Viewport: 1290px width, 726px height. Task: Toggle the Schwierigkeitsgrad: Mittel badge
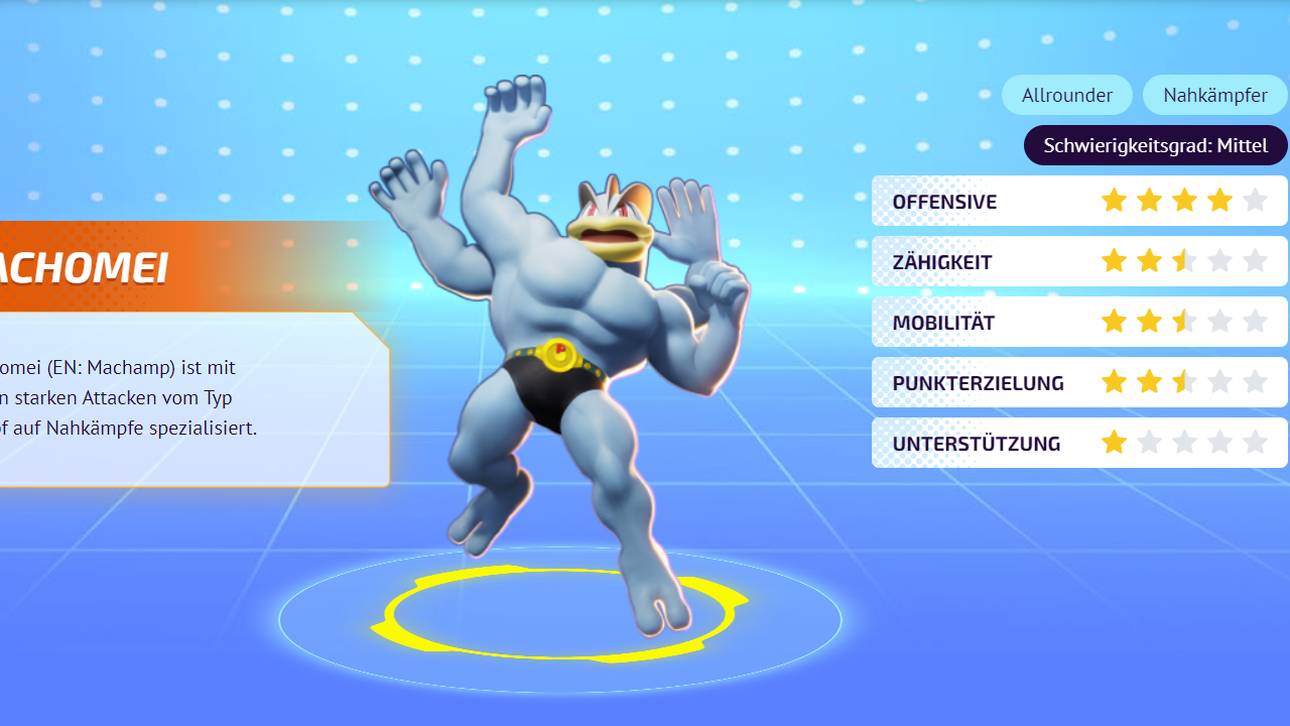click(1155, 145)
